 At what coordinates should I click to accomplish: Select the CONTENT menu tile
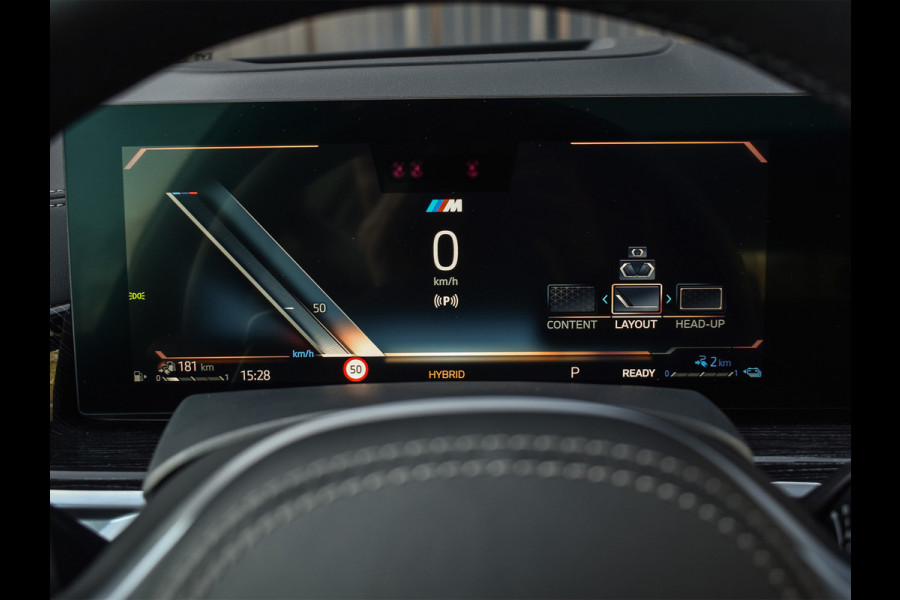(x=571, y=299)
